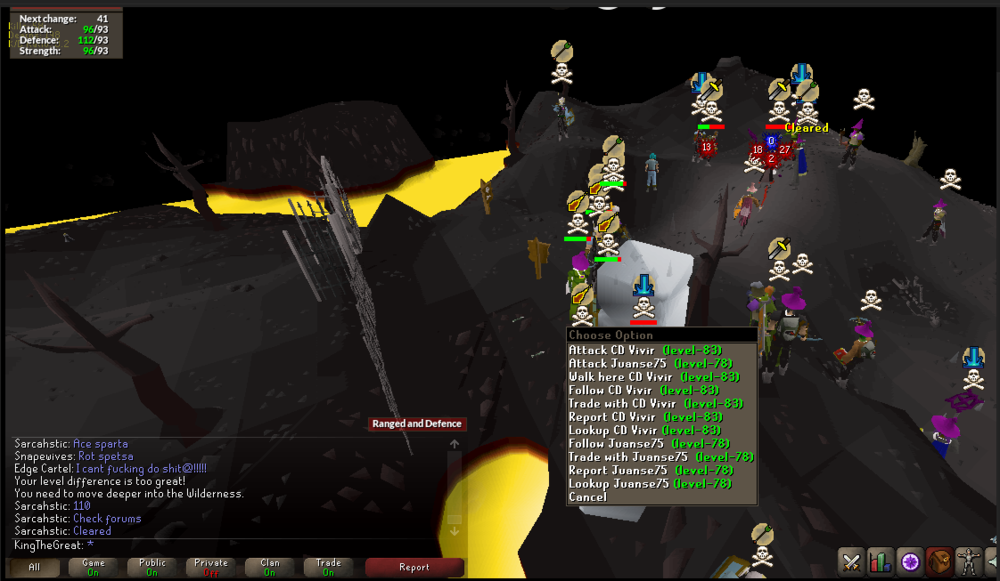Open the Game chat filter tab
This screenshot has height=581, width=1000.
[92, 567]
